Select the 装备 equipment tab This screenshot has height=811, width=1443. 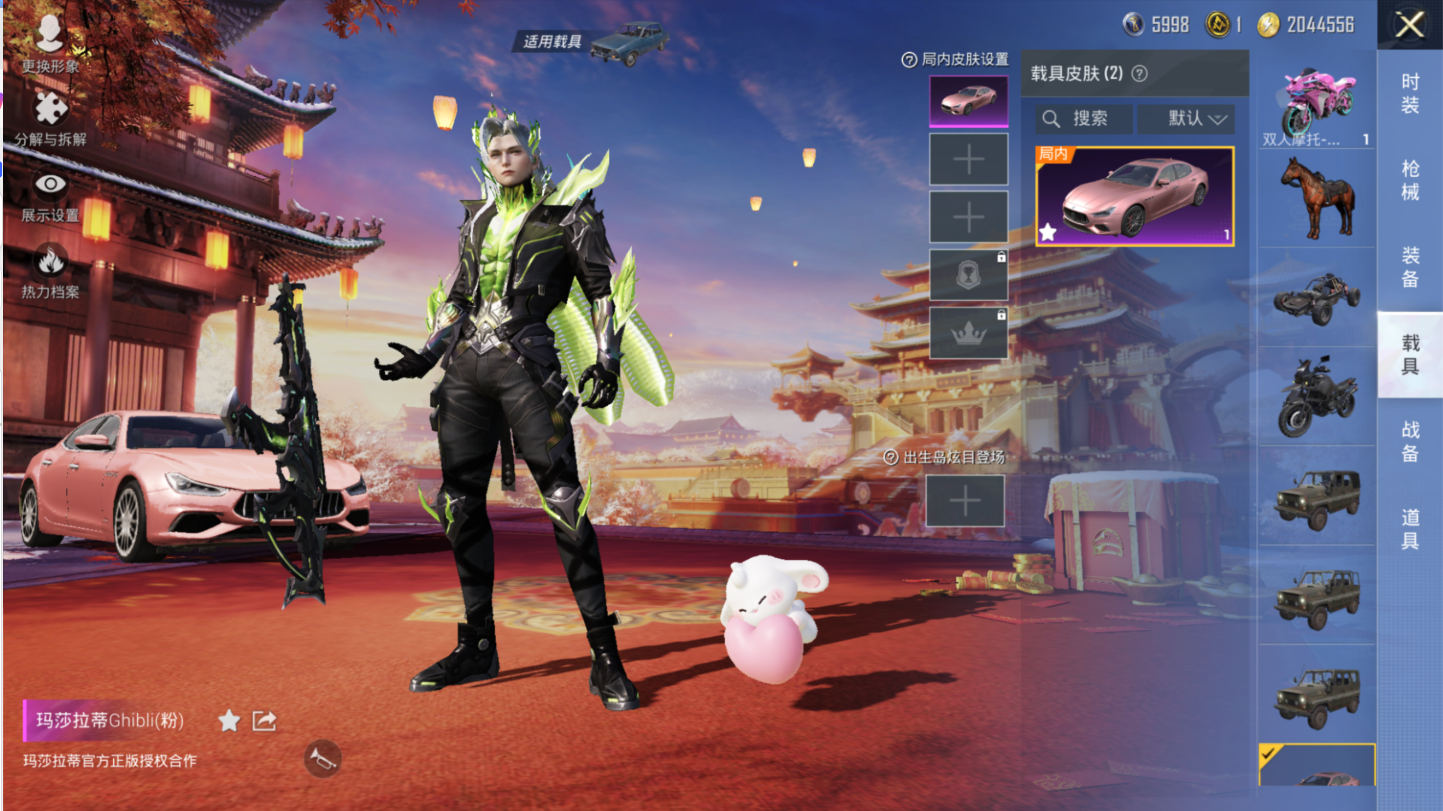(1409, 267)
